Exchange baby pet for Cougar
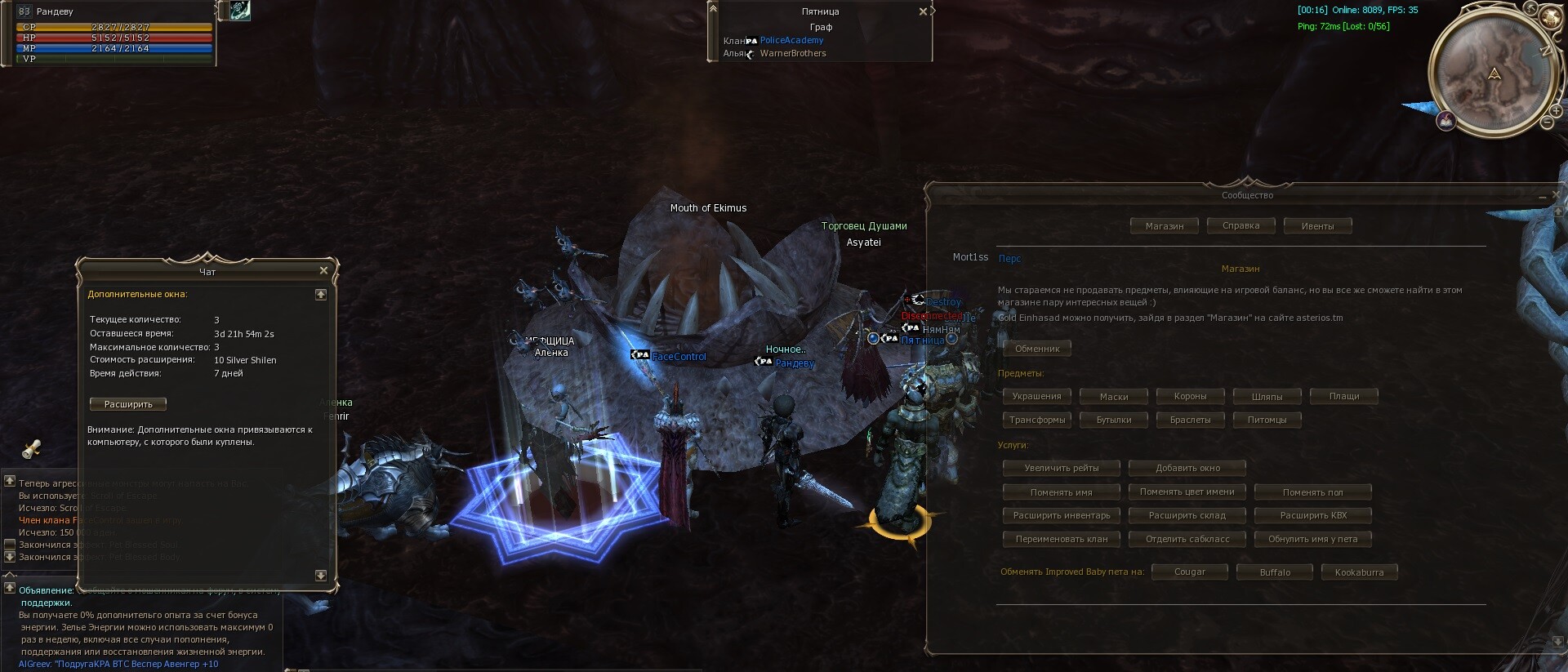 click(x=1189, y=572)
